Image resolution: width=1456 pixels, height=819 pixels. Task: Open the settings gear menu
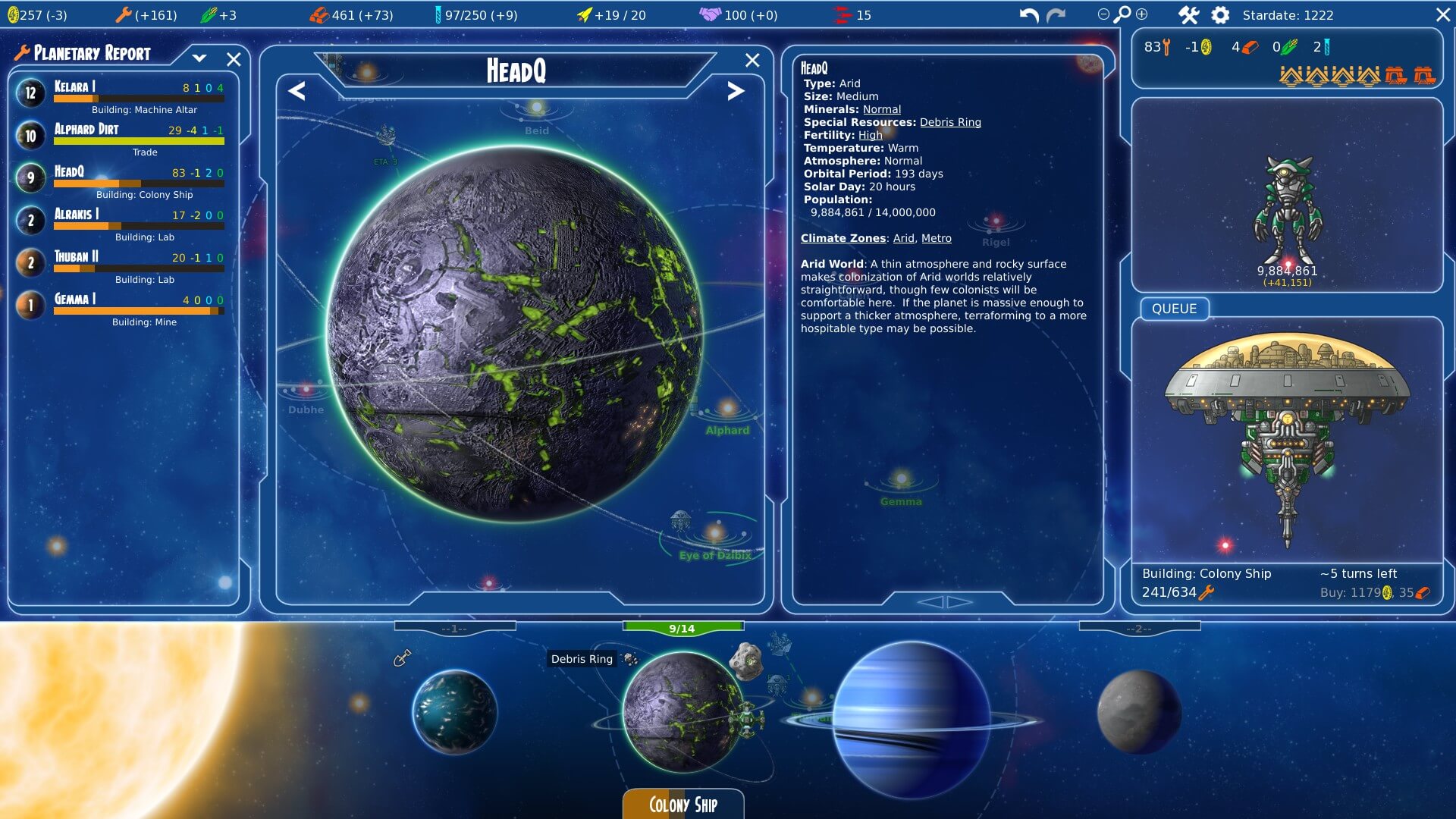click(1220, 15)
